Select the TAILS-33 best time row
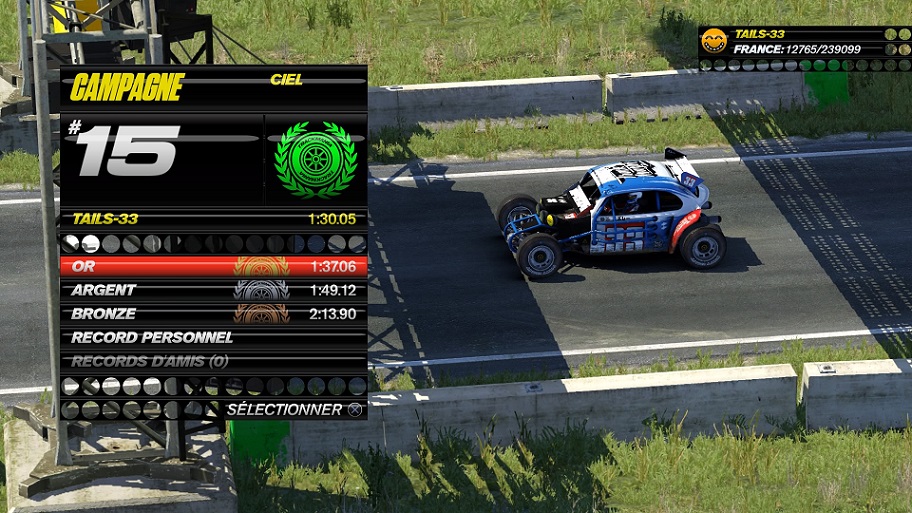This screenshot has width=912, height=513. (213, 218)
